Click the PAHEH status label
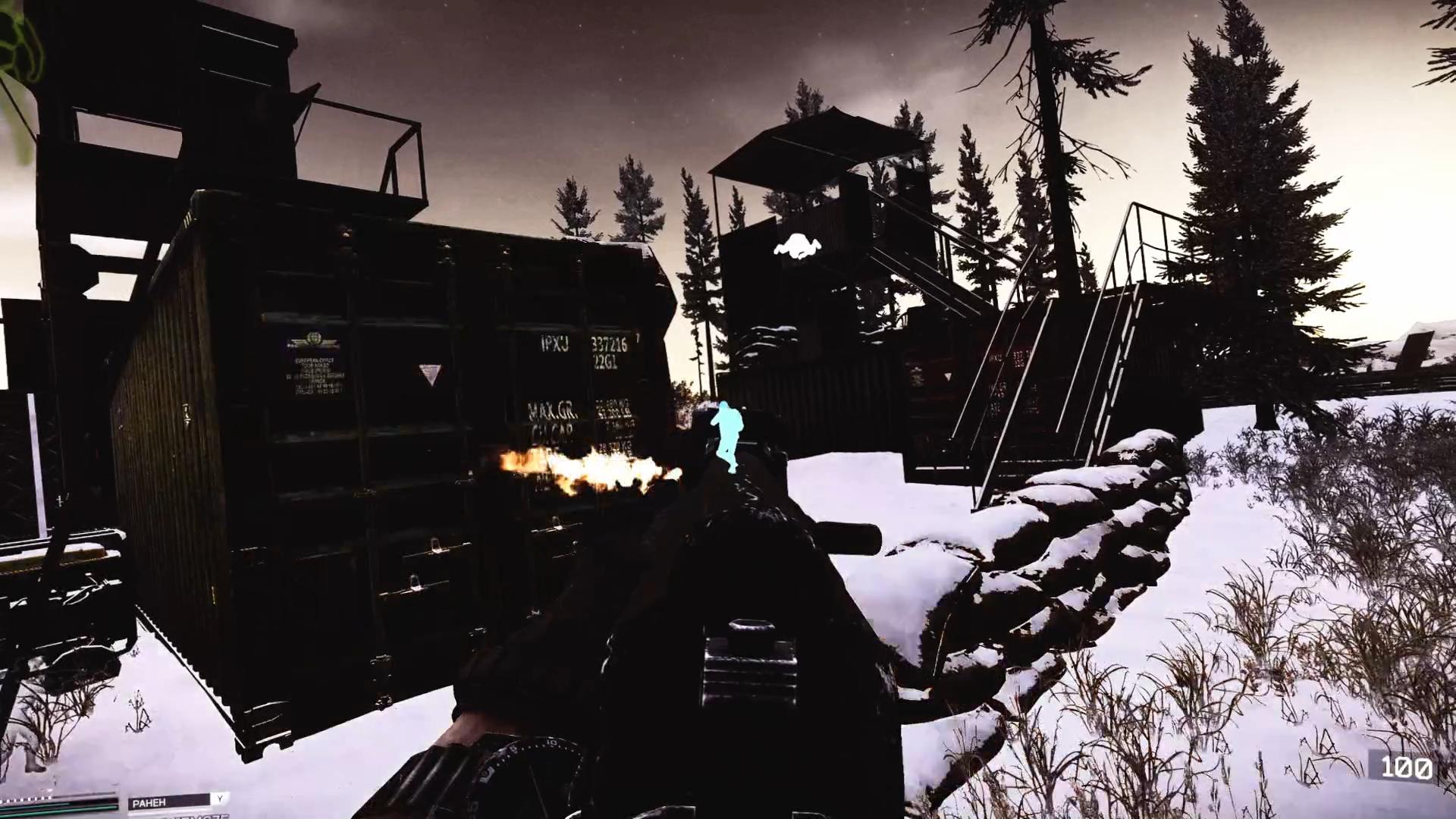 (x=149, y=802)
